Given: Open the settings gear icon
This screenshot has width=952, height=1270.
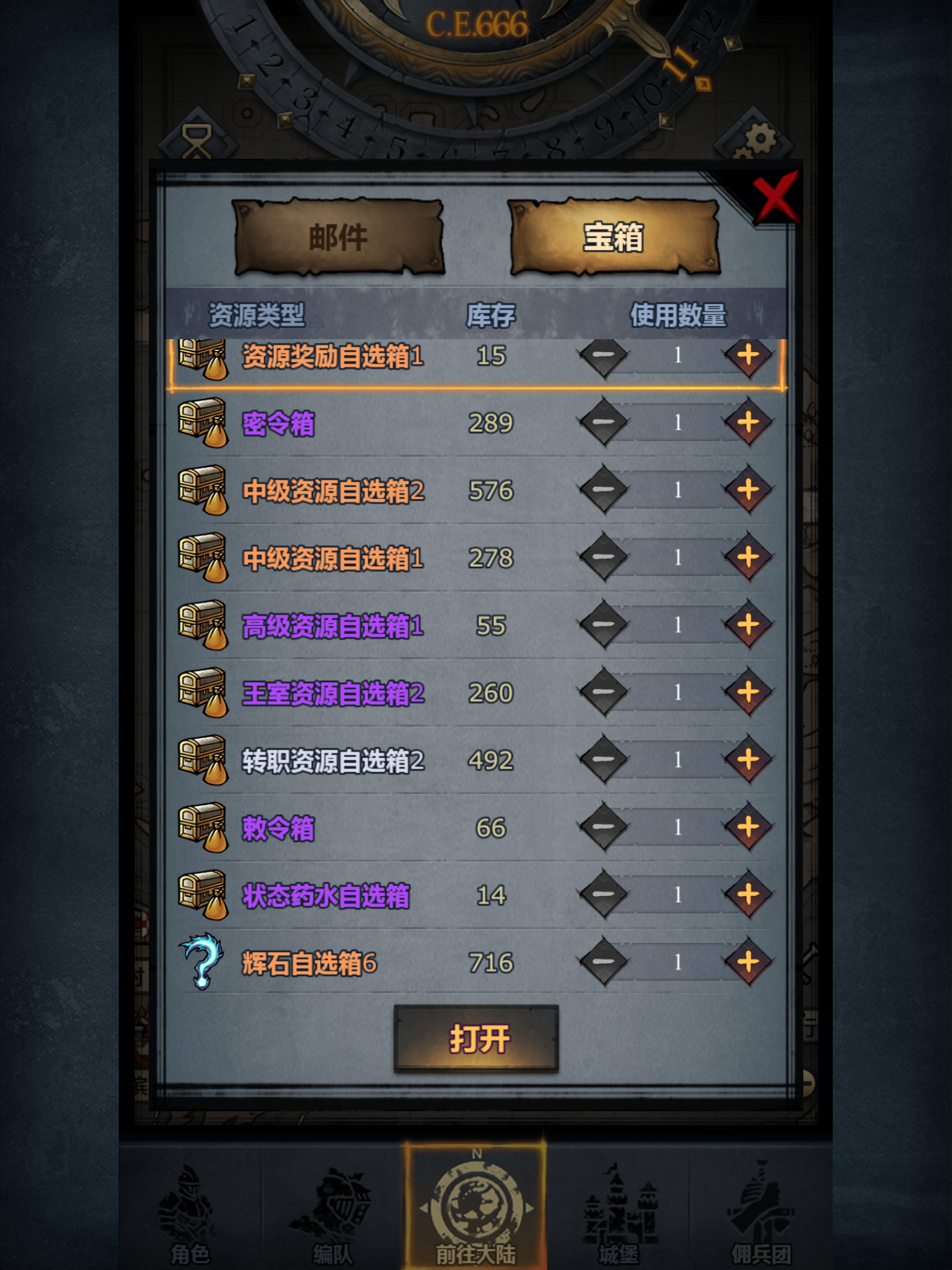Looking at the screenshot, I should [x=758, y=138].
